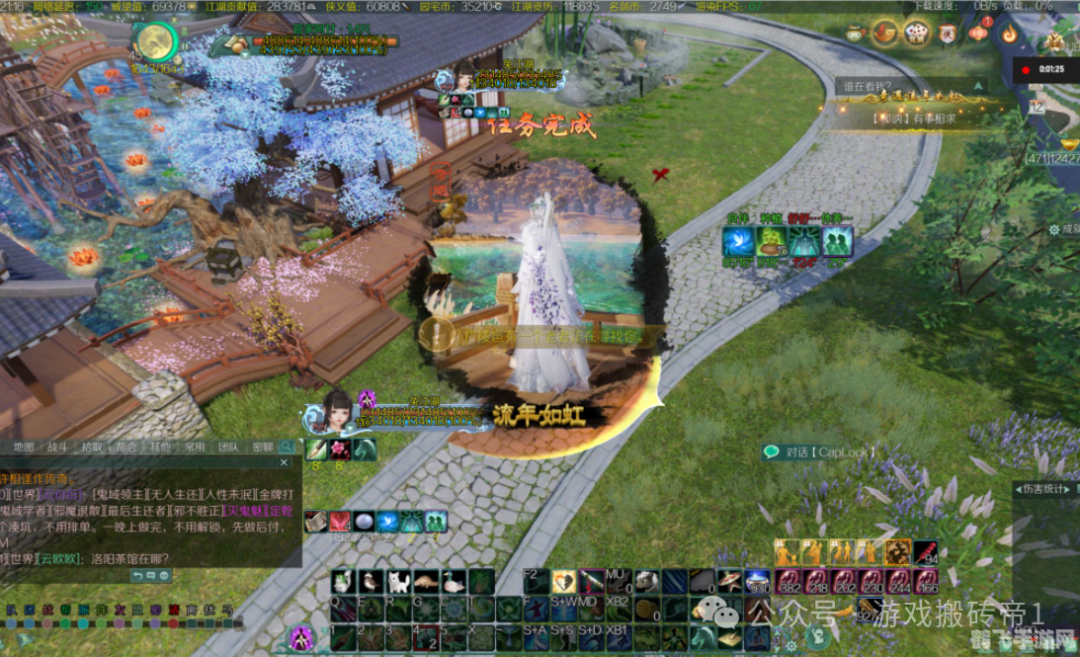The height and width of the screenshot is (657, 1080).
Task: Open the 地图 chat channel tab
Action: point(24,446)
